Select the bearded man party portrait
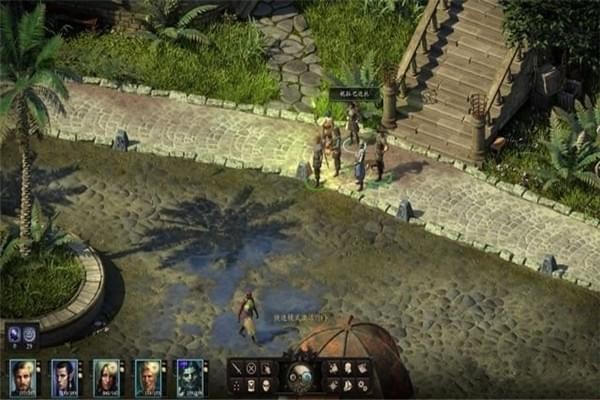This screenshot has height=400, width=600. (x=22, y=377)
